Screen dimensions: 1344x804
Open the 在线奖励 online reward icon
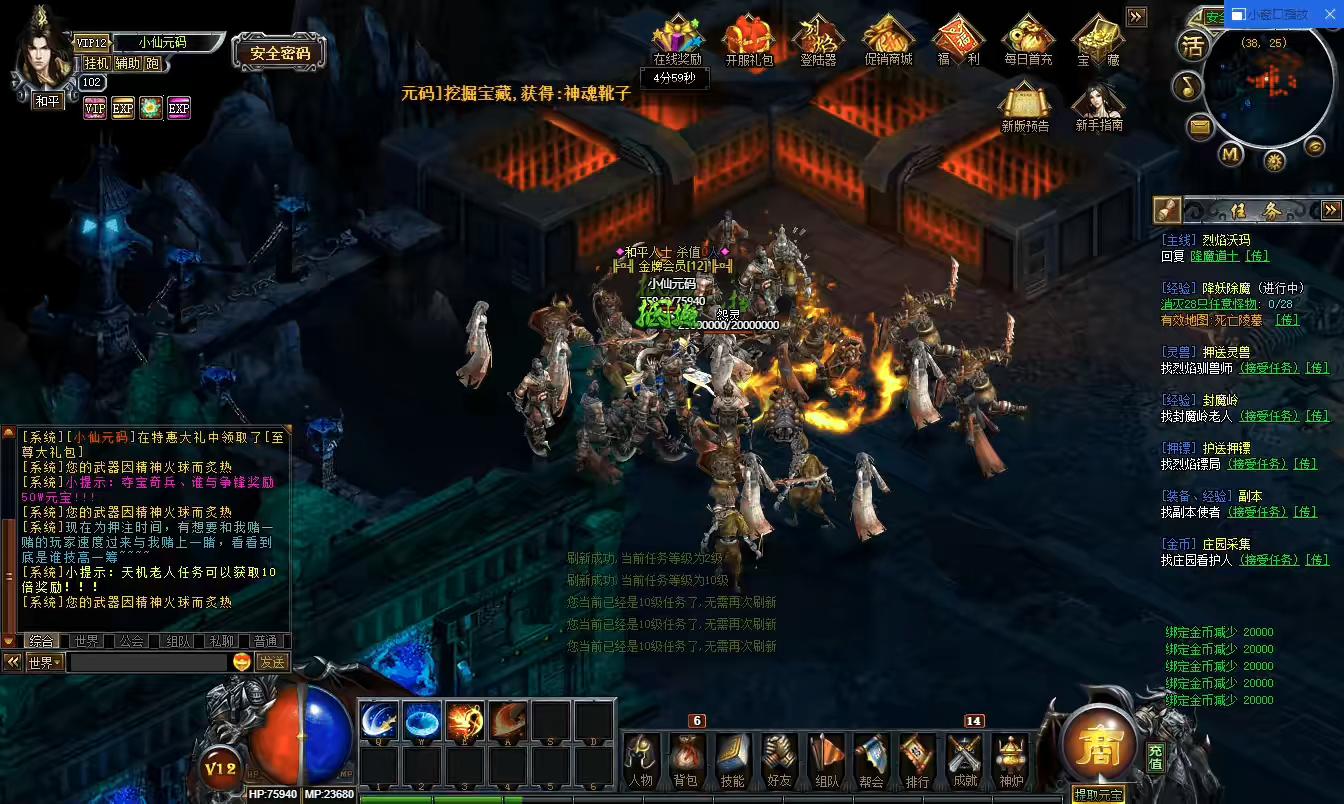coord(678,35)
